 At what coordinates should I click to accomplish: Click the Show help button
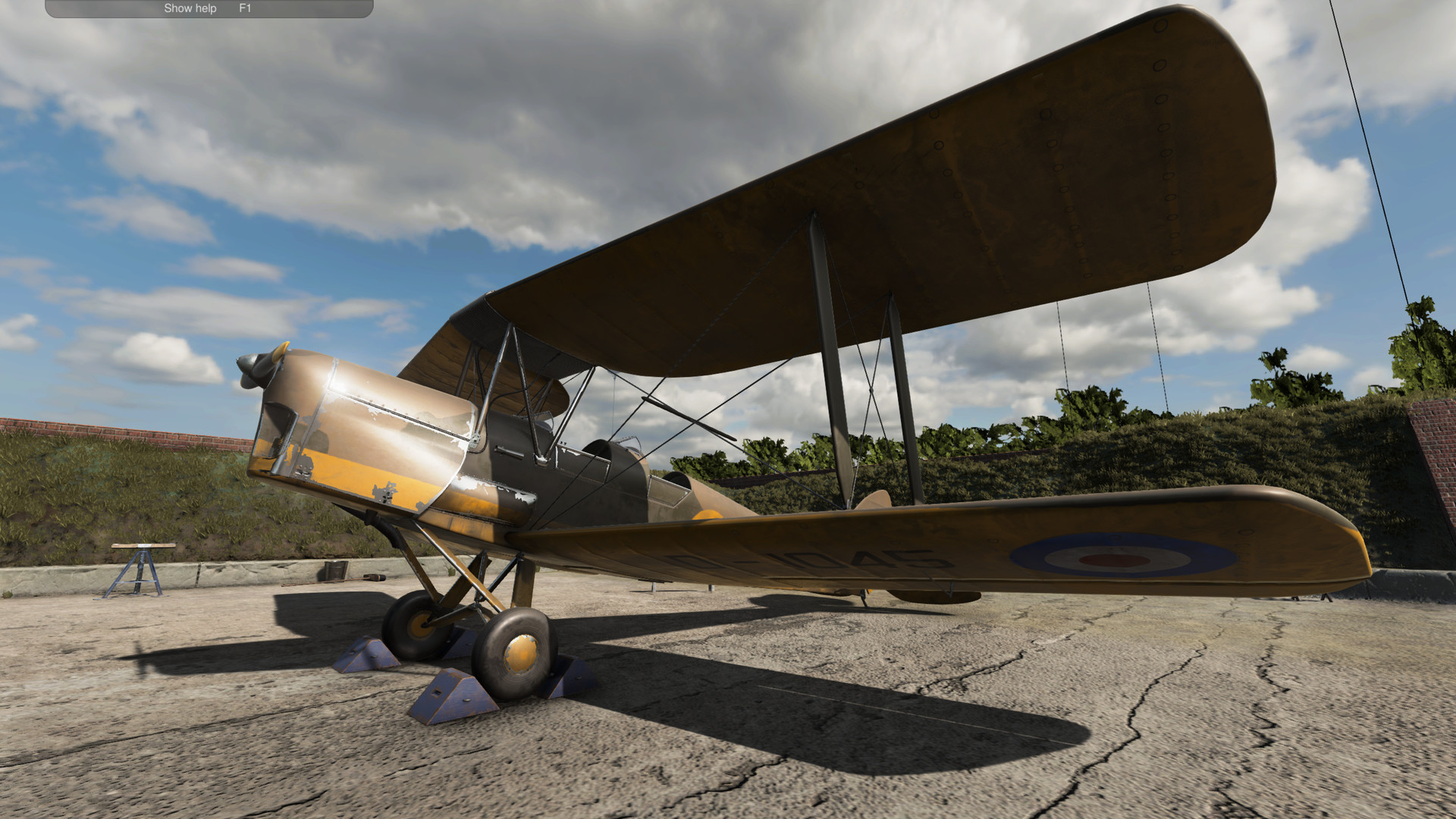(x=189, y=8)
